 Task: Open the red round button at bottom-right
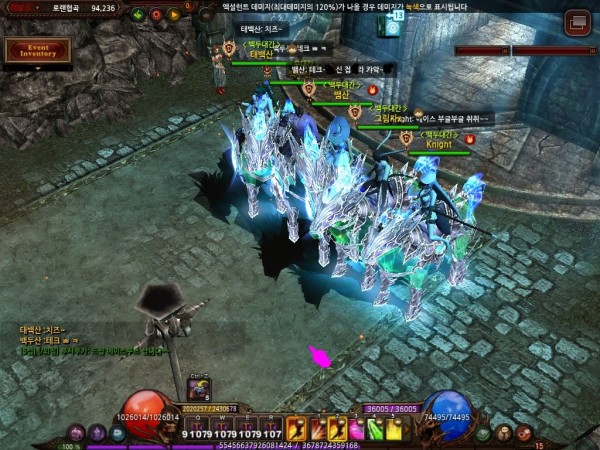point(524,433)
